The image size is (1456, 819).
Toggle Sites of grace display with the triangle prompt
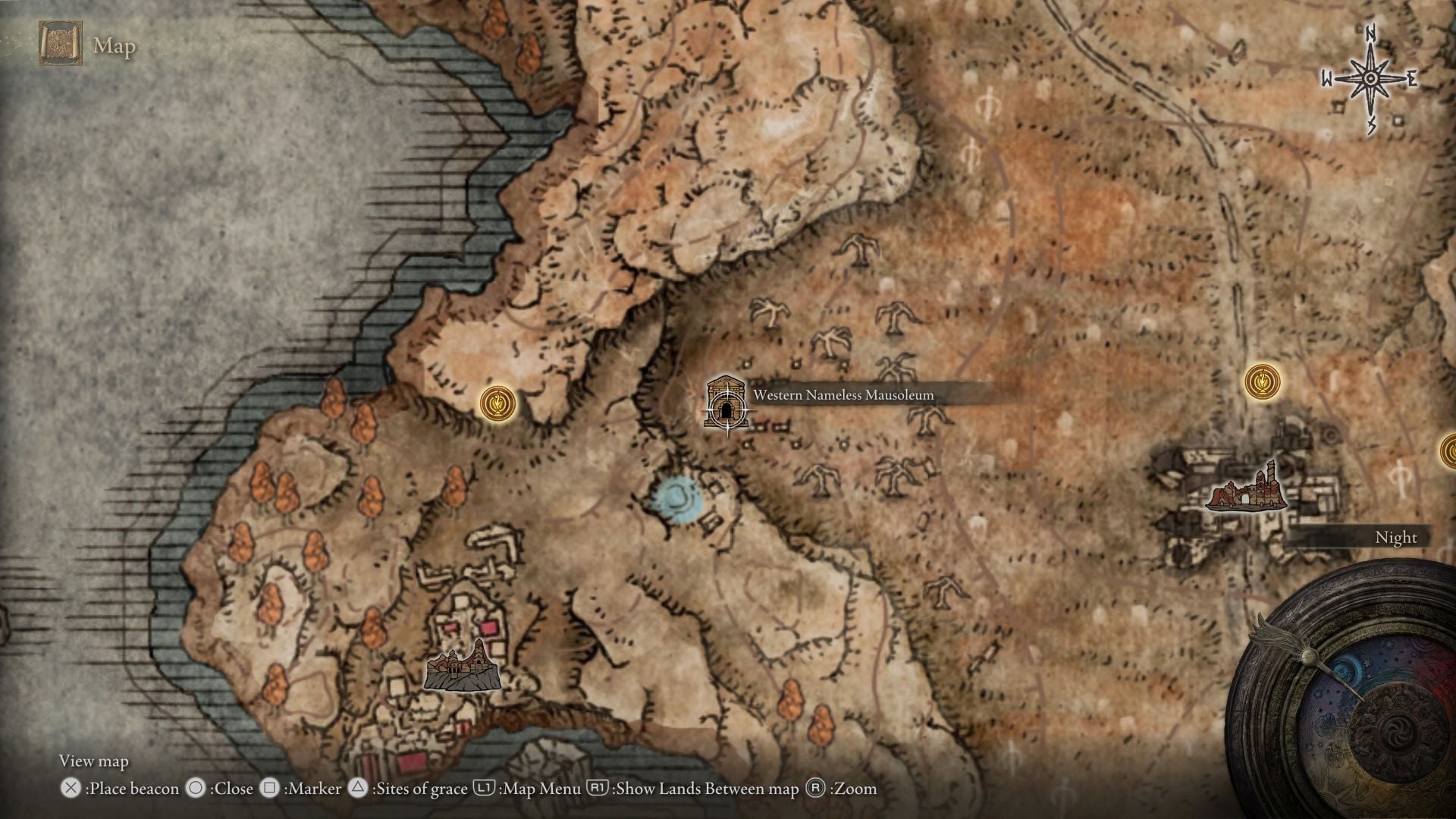coord(356,789)
